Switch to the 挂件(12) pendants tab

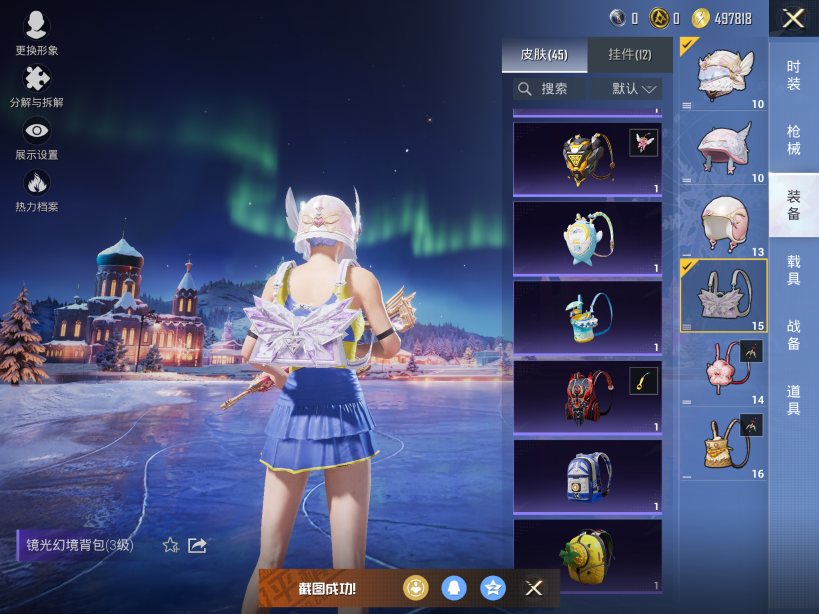[x=629, y=55]
